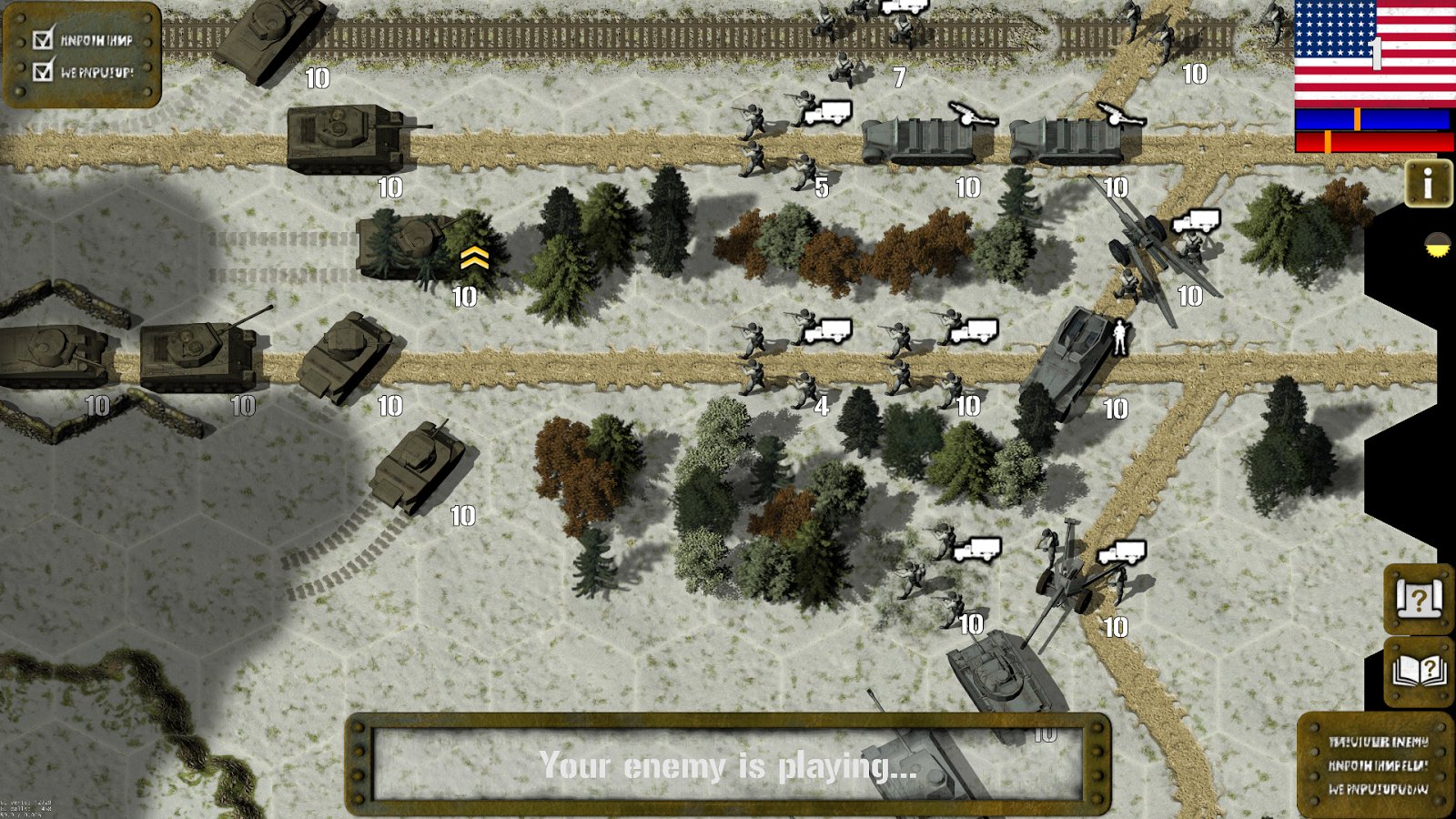Toggle the upper checkbox in the top-left panel

43,39
